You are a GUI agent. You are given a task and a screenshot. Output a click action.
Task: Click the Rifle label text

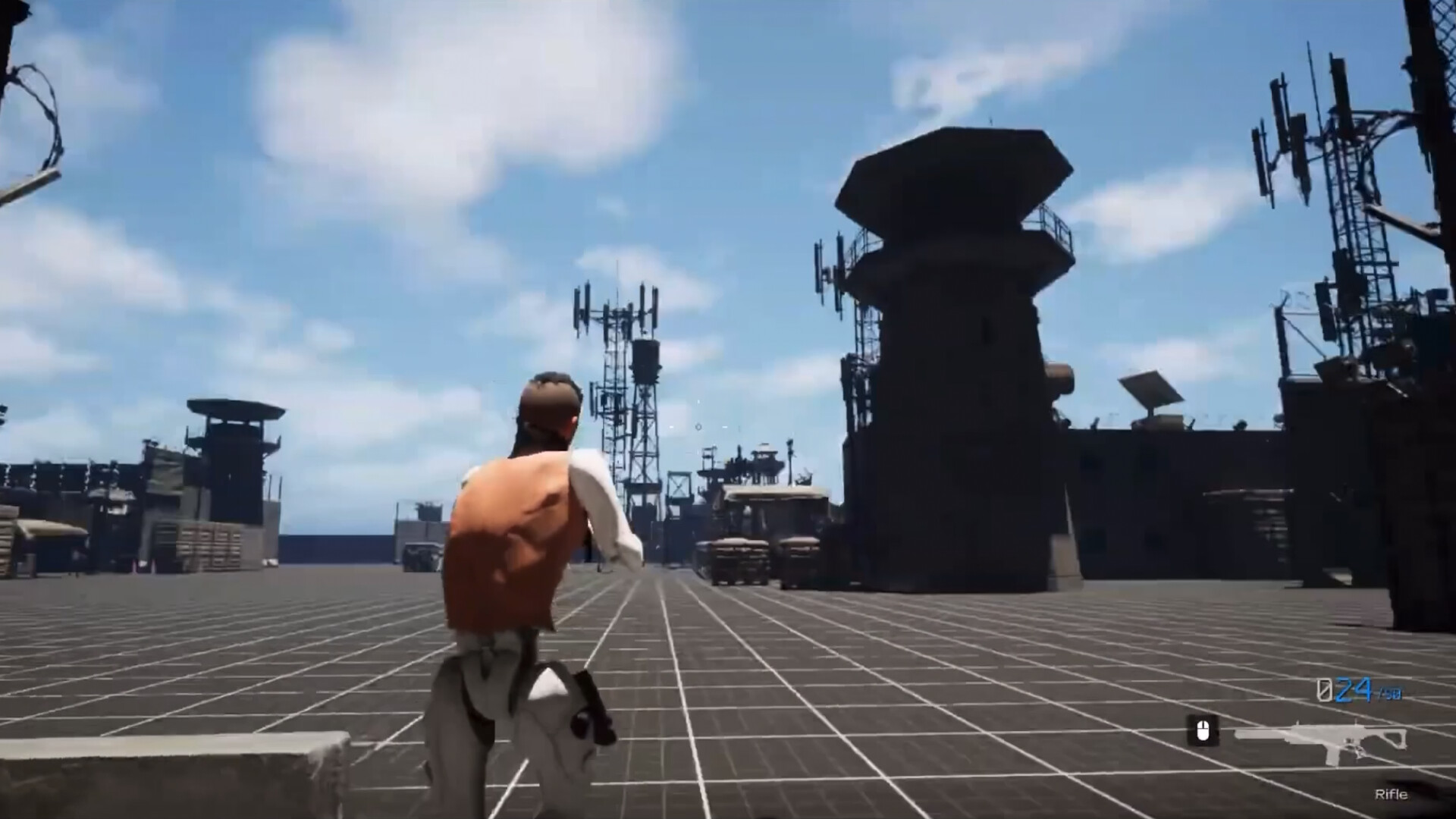[1392, 794]
